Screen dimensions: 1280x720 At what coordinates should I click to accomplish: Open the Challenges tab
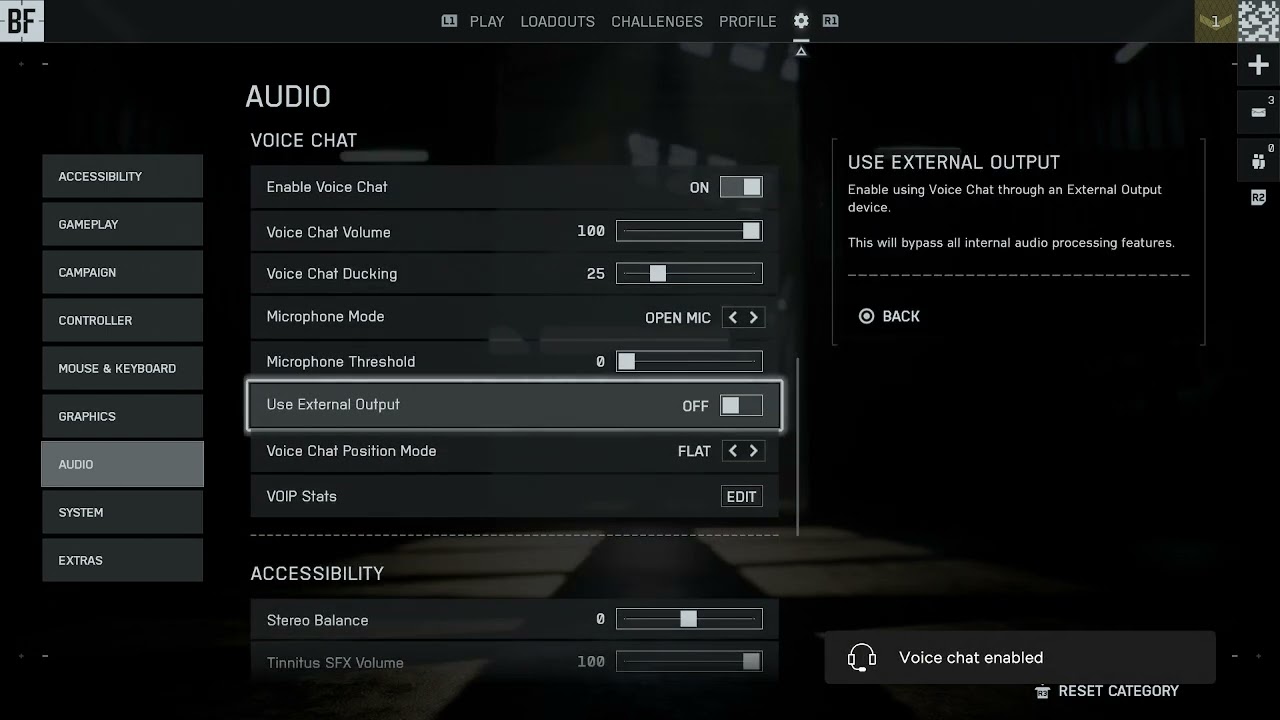pos(657,21)
